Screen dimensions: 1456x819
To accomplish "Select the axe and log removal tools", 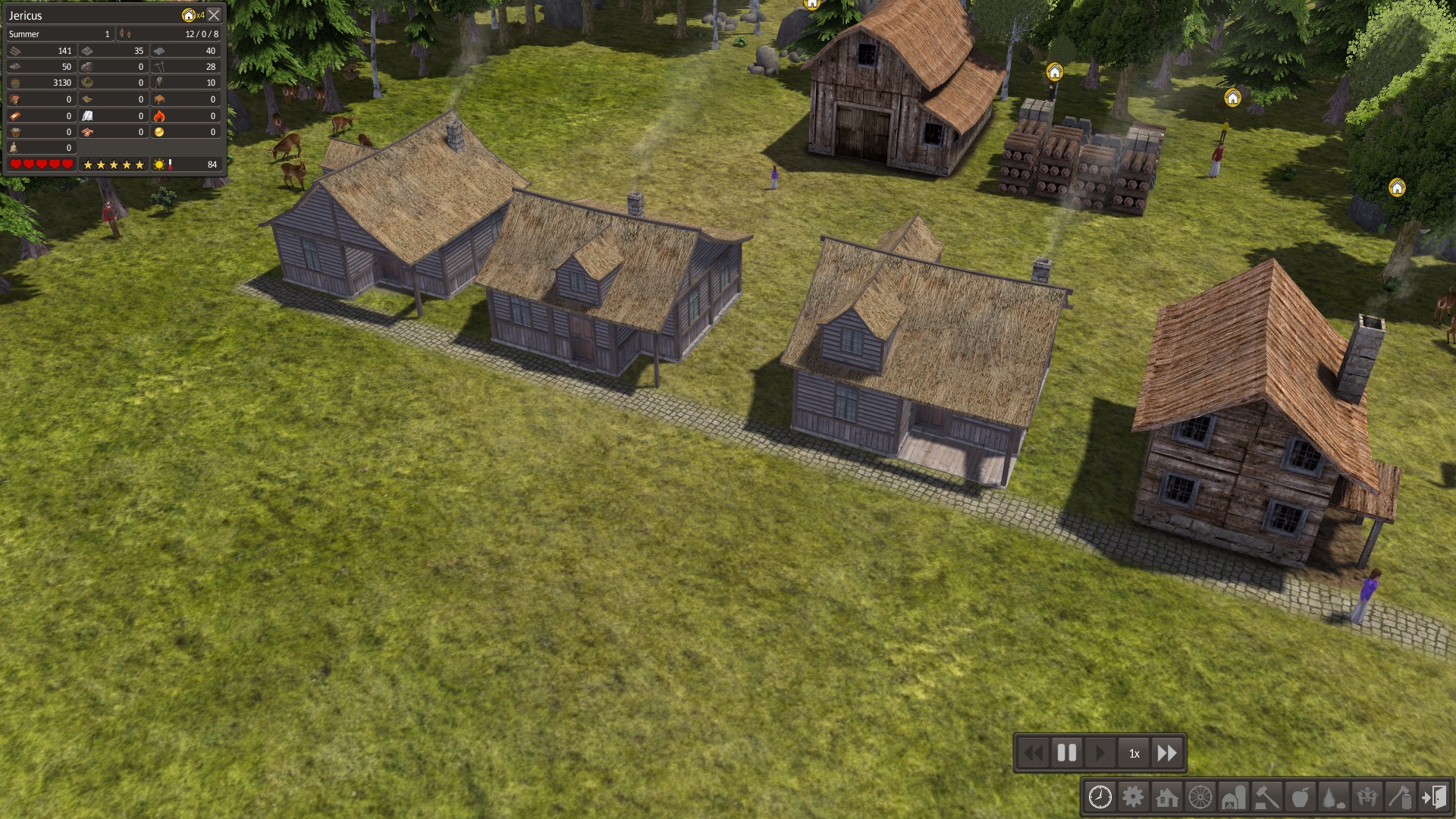I will [1401, 797].
